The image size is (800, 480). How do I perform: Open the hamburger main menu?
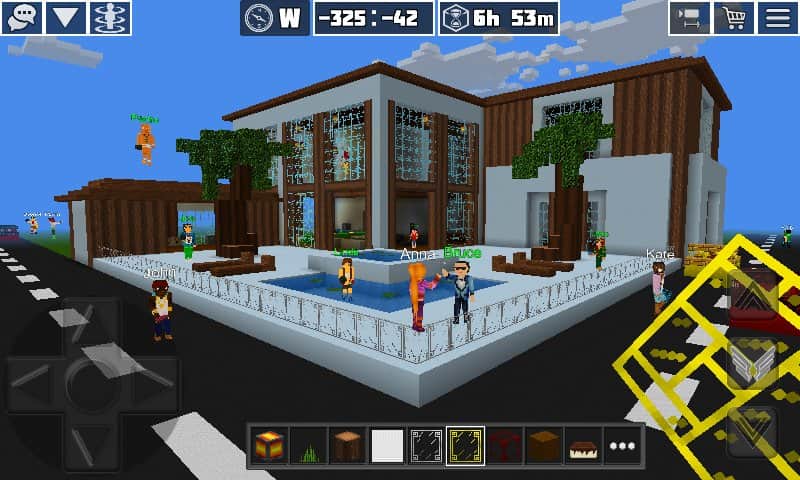(x=778, y=18)
